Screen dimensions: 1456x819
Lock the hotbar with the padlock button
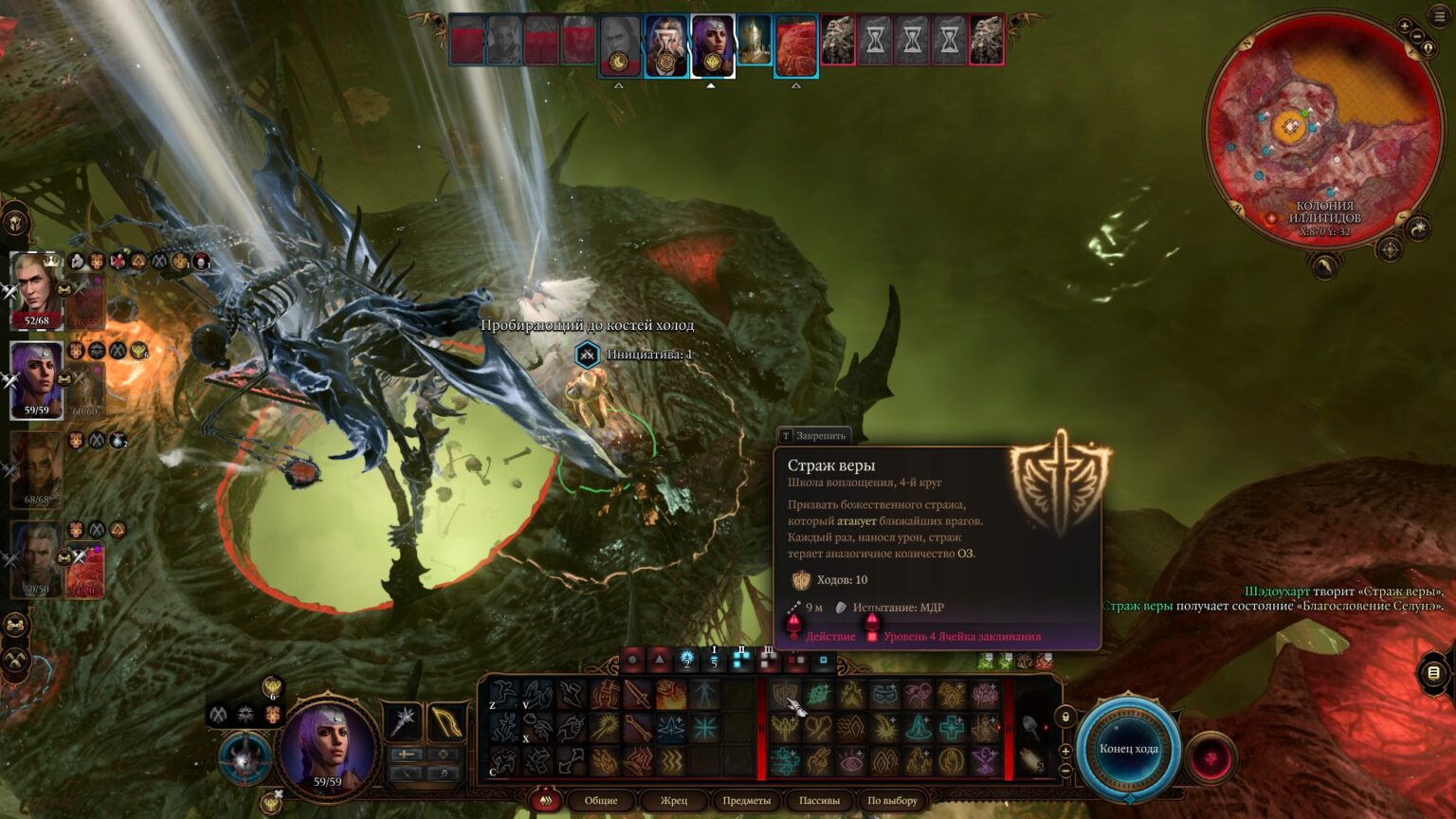1065,718
